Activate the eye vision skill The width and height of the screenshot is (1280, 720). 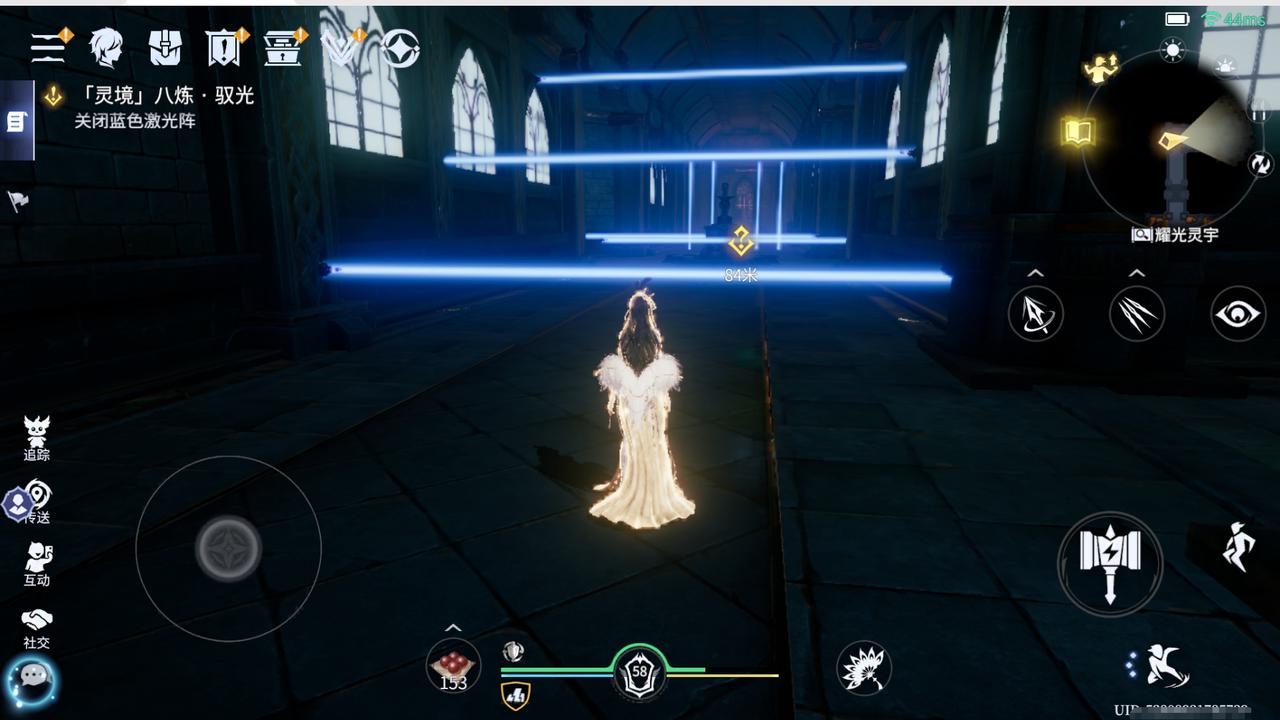pyautogui.click(x=1238, y=314)
